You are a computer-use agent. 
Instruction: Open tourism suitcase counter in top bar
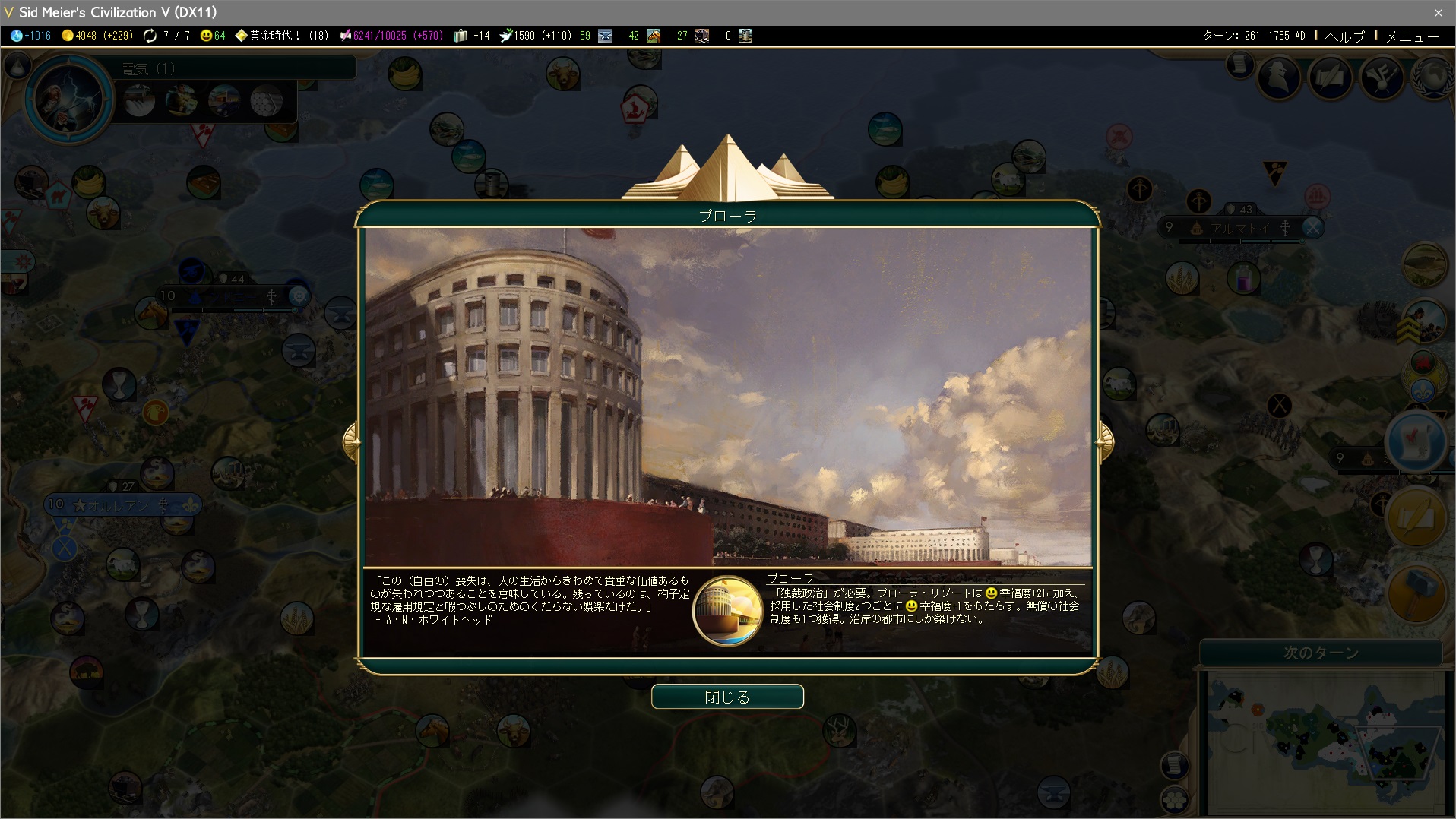[471, 36]
